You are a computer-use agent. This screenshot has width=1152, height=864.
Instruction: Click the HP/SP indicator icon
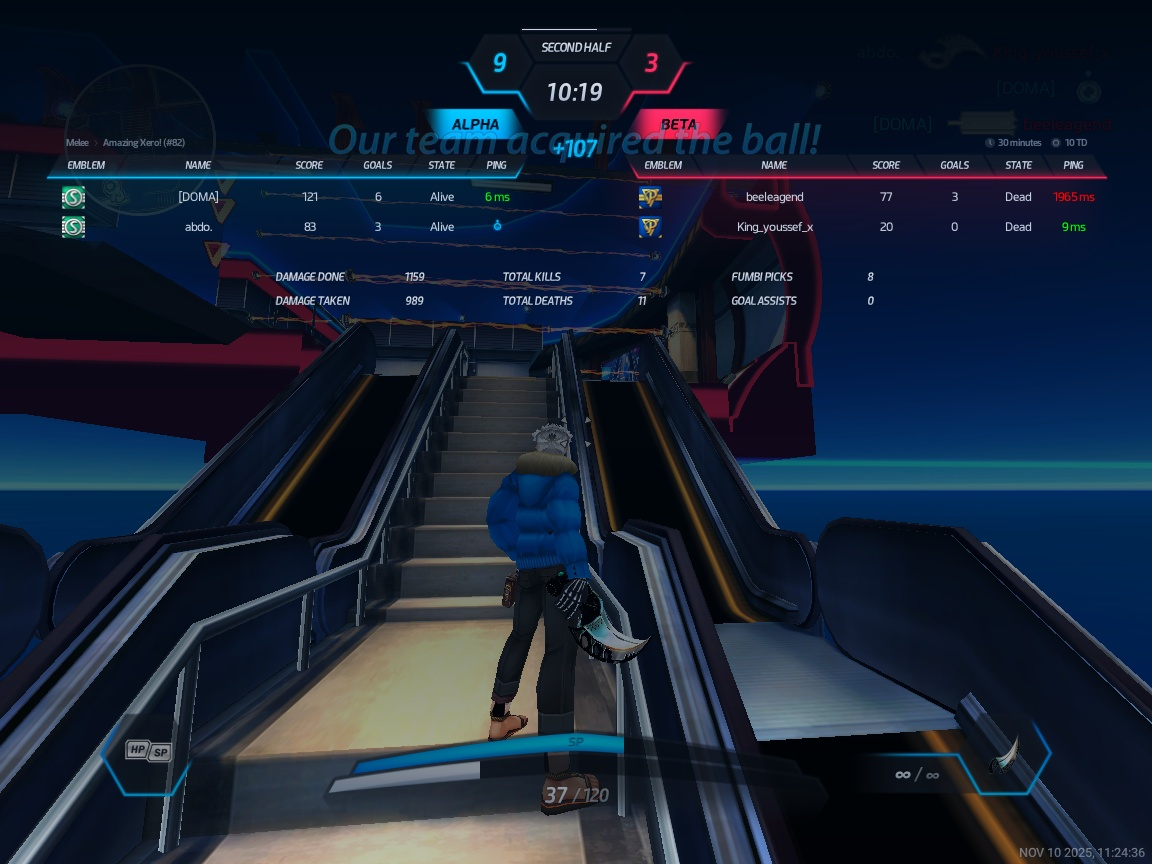pyautogui.click(x=148, y=750)
